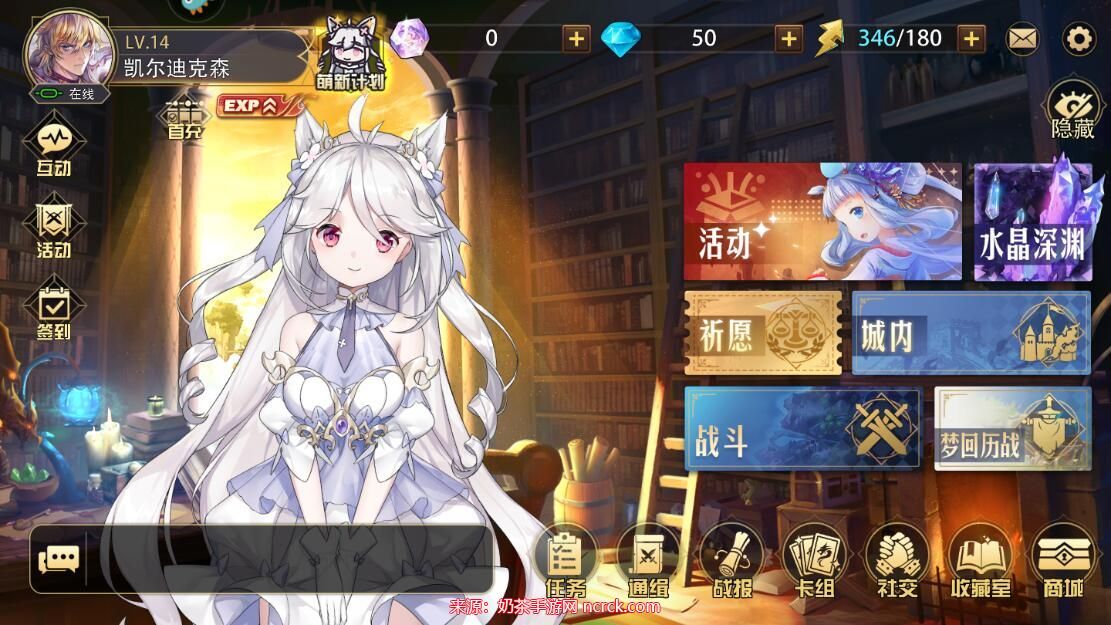Open the 活动 event banner
The height and width of the screenshot is (625, 1111).
(822, 222)
